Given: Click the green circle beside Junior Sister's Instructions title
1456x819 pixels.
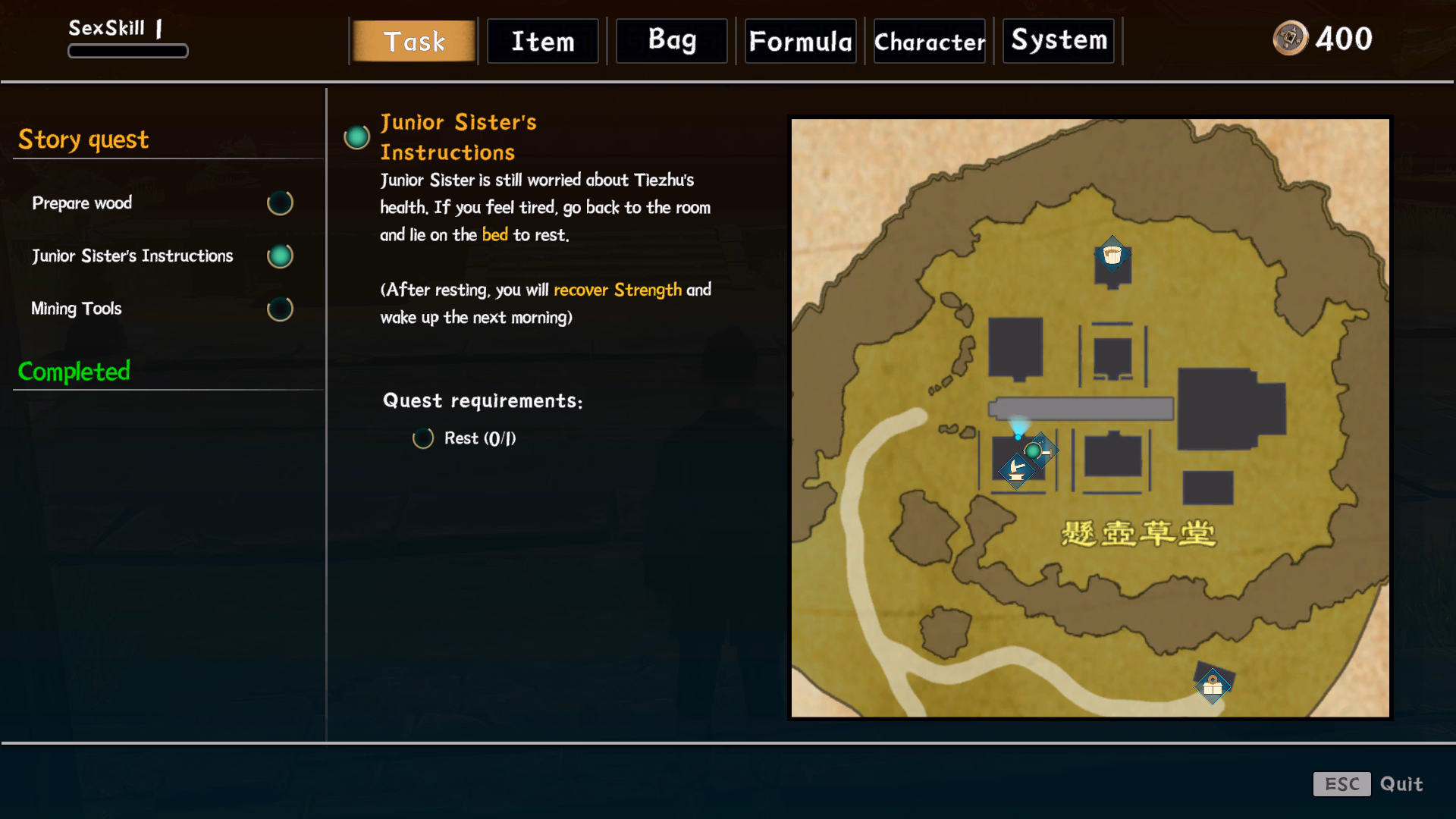Looking at the screenshot, I should [x=356, y=138].
